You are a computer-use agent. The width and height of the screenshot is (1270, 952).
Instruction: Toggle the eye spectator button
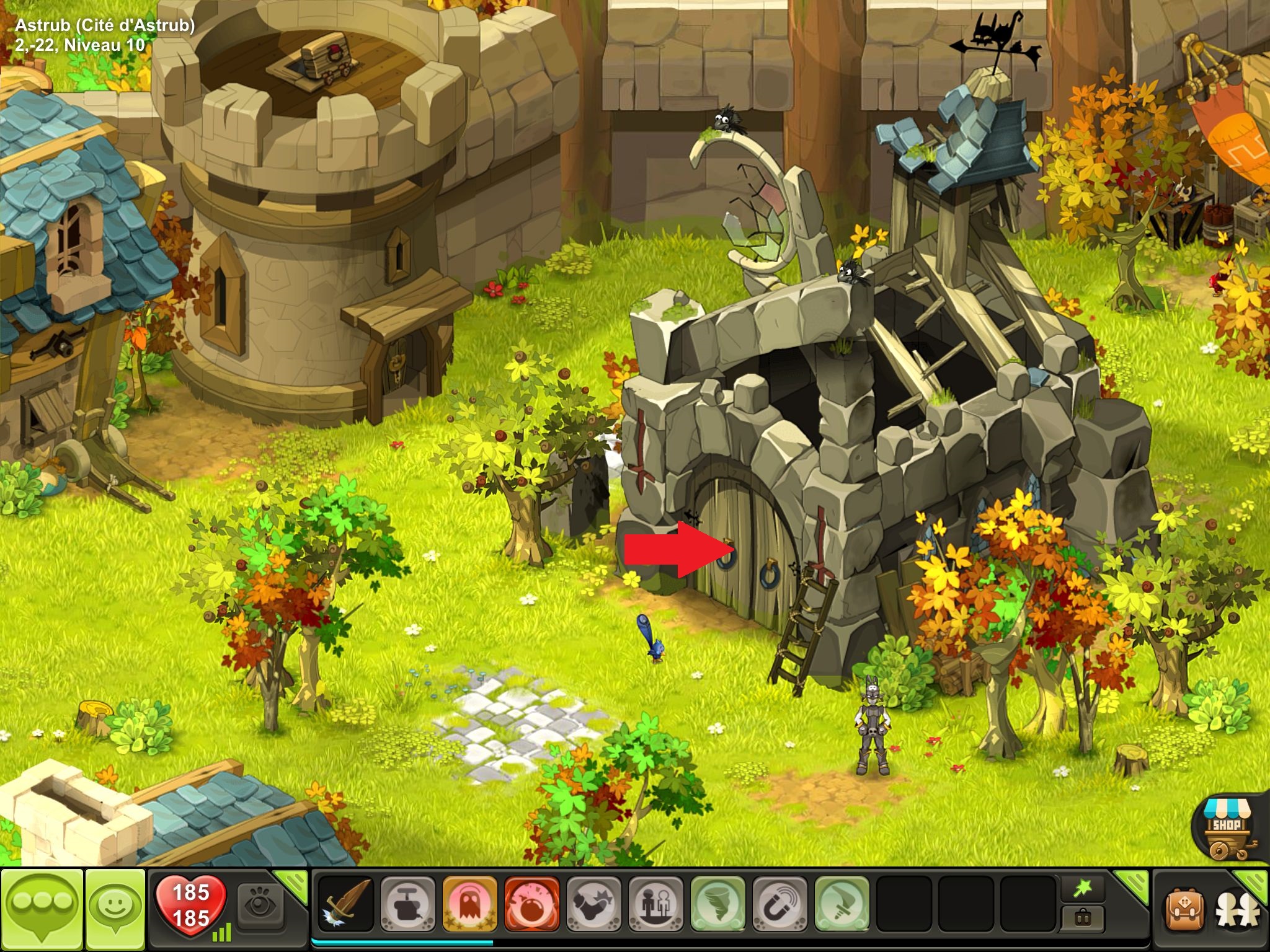tap(259, 905)
